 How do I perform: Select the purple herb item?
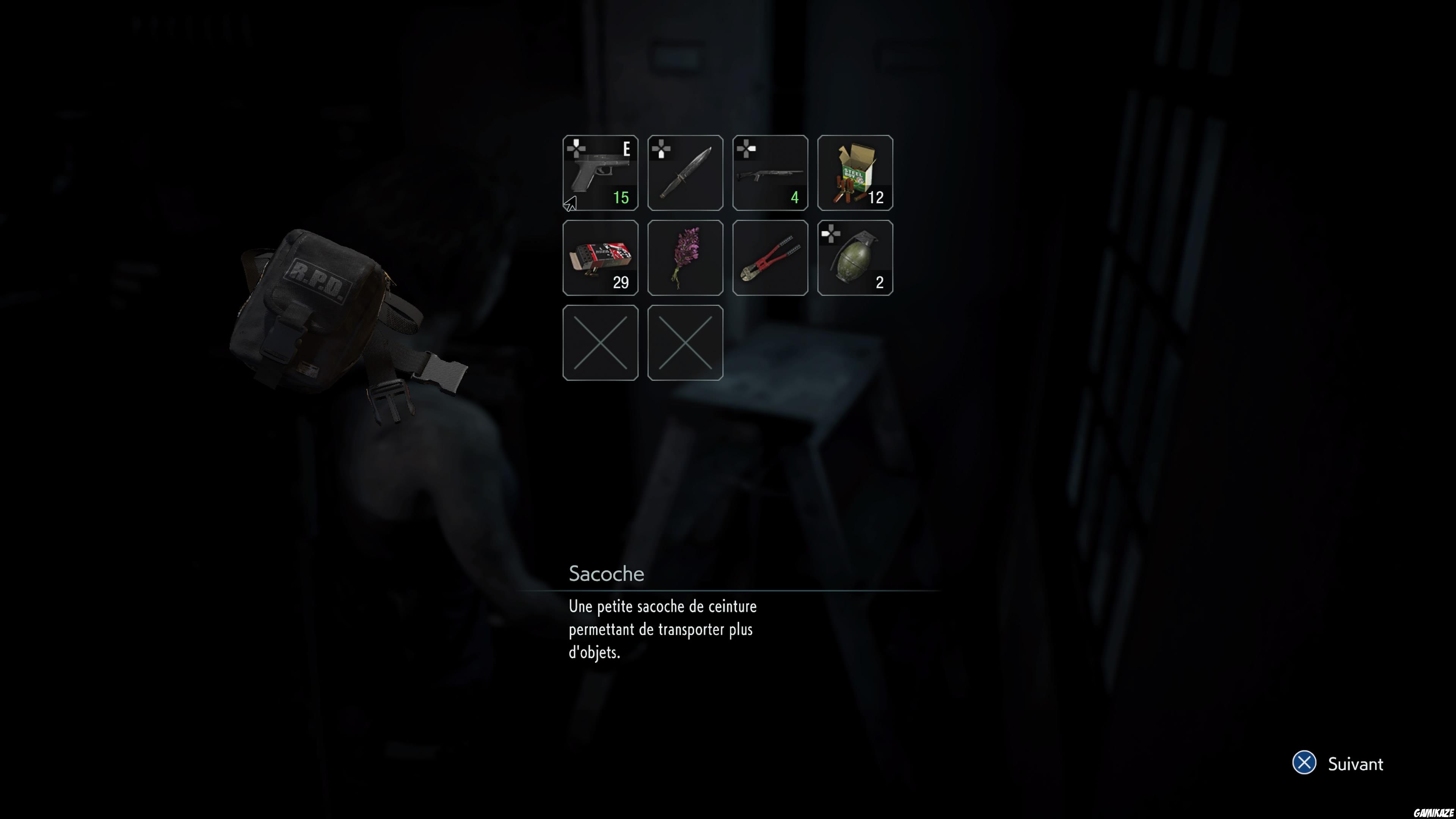[685, 257]
